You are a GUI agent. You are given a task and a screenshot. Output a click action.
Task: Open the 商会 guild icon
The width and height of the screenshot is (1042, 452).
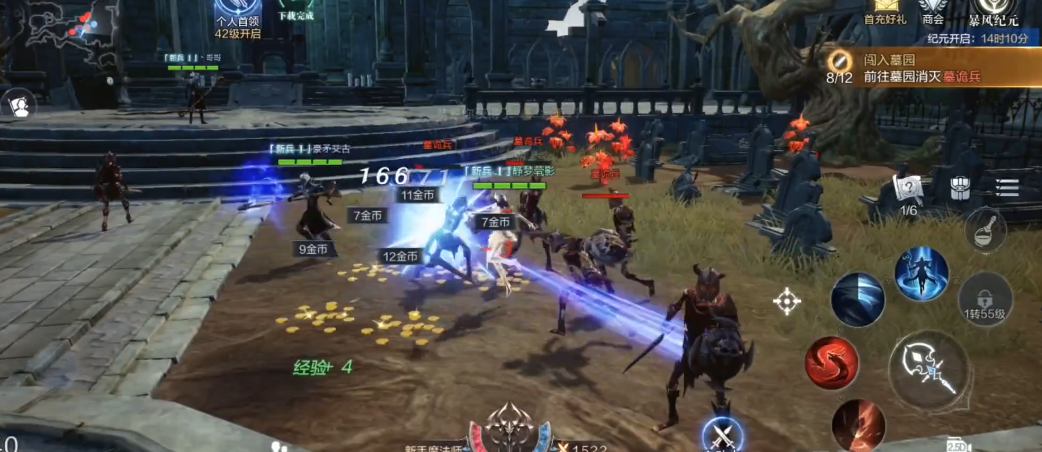pos(933,10)
